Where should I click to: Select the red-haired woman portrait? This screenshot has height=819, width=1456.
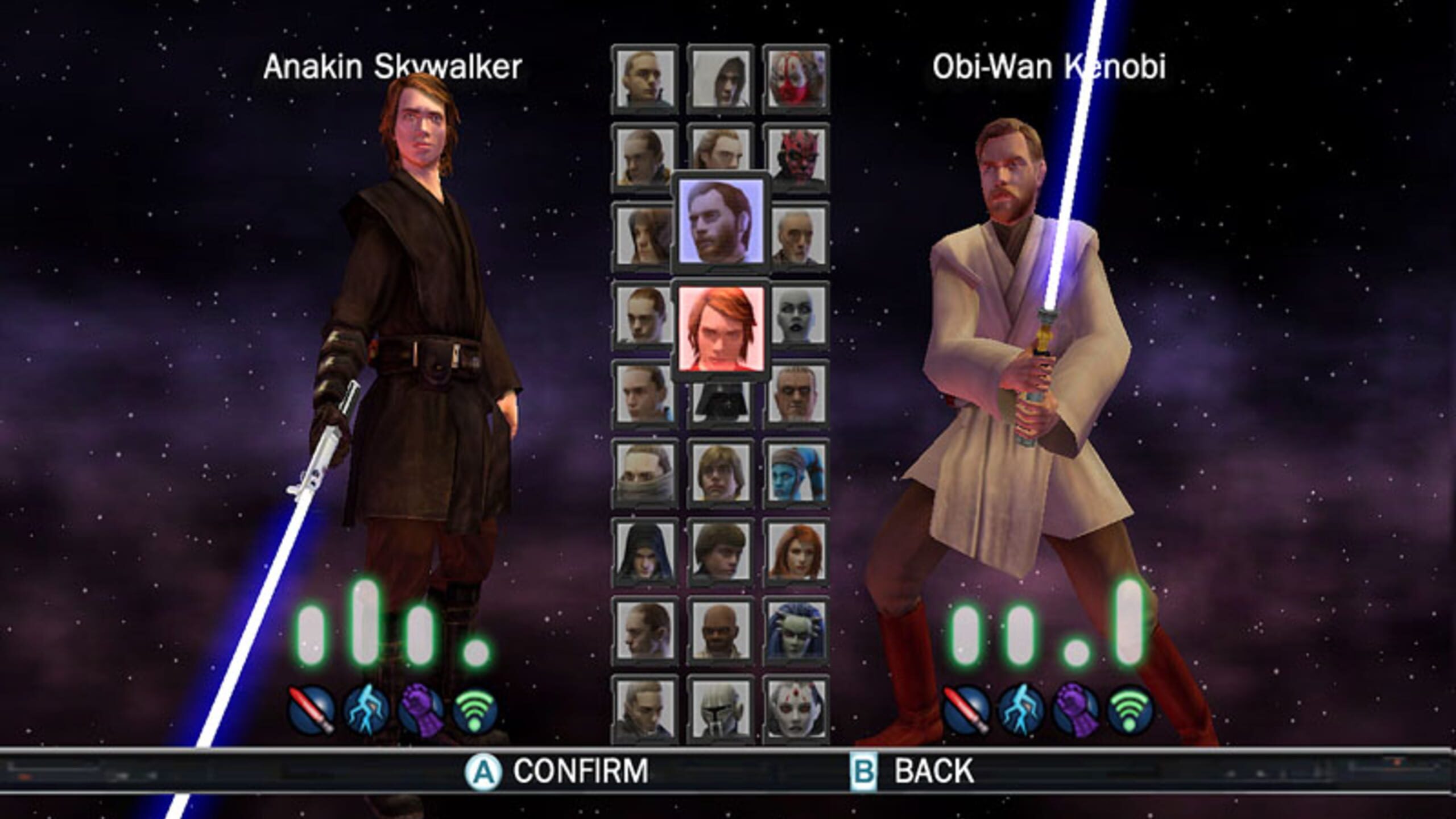click(x=796, y=552)
